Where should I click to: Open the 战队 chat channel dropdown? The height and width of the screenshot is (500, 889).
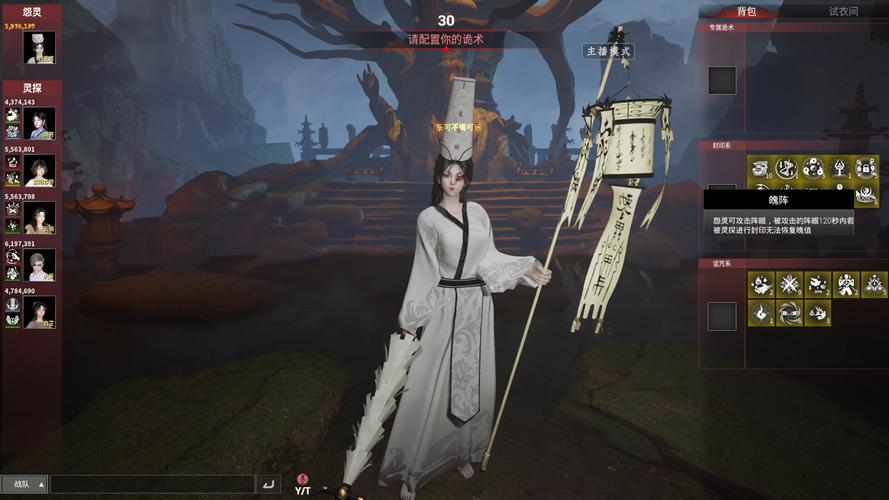click(x=27, y=484)
